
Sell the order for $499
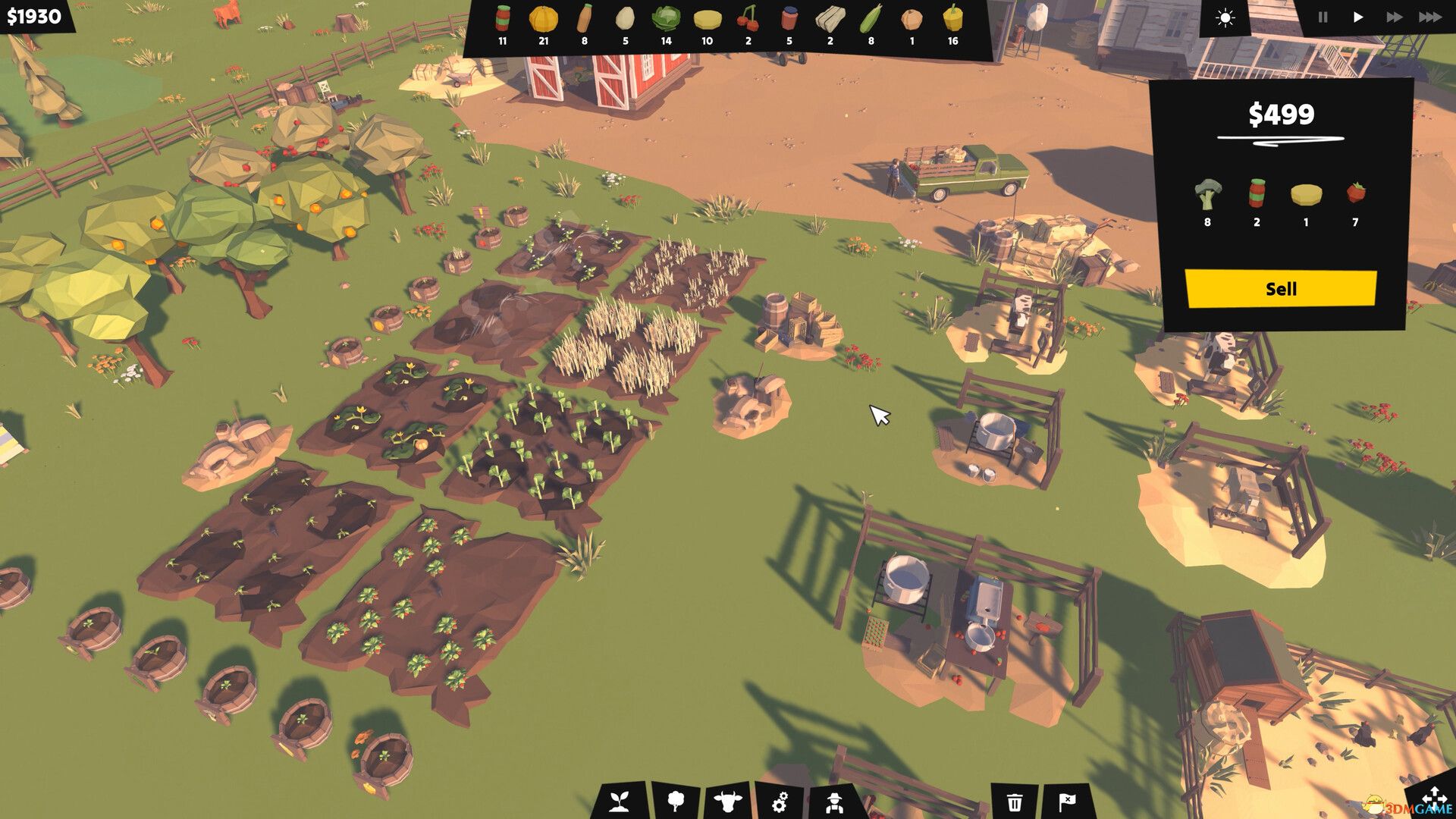pyautogui.click(x=1280, y=289)
